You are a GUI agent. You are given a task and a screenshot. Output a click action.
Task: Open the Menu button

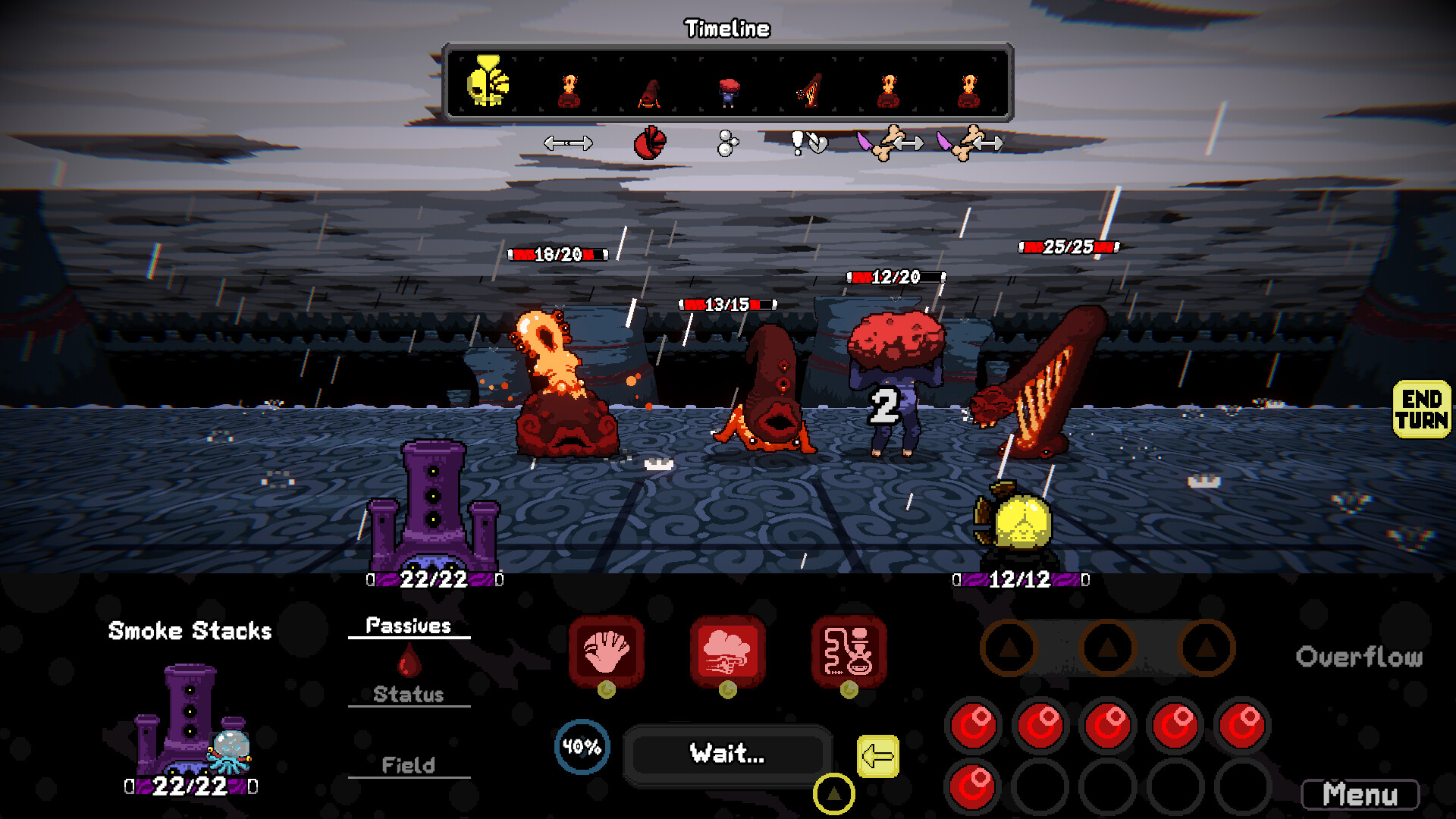coord(1360,795)
